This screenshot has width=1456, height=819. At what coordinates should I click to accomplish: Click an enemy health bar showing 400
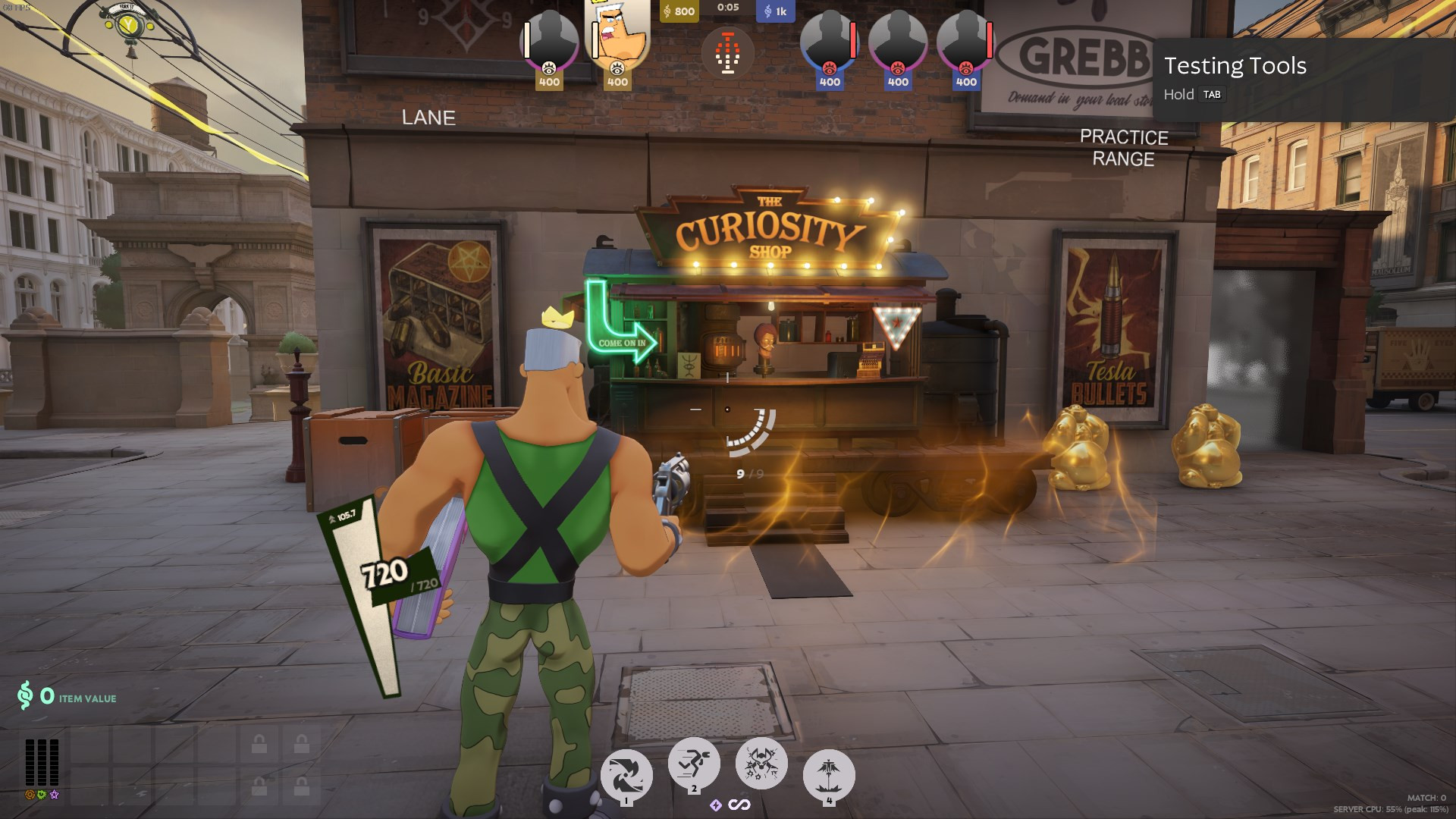(853, 42)
